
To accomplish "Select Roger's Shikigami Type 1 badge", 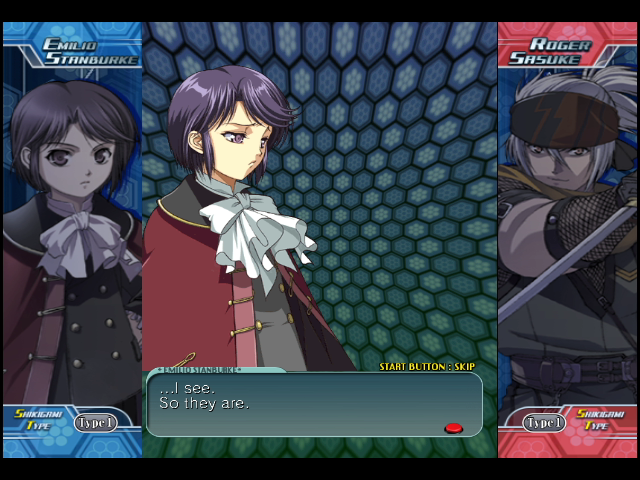I will click(545, 422).
